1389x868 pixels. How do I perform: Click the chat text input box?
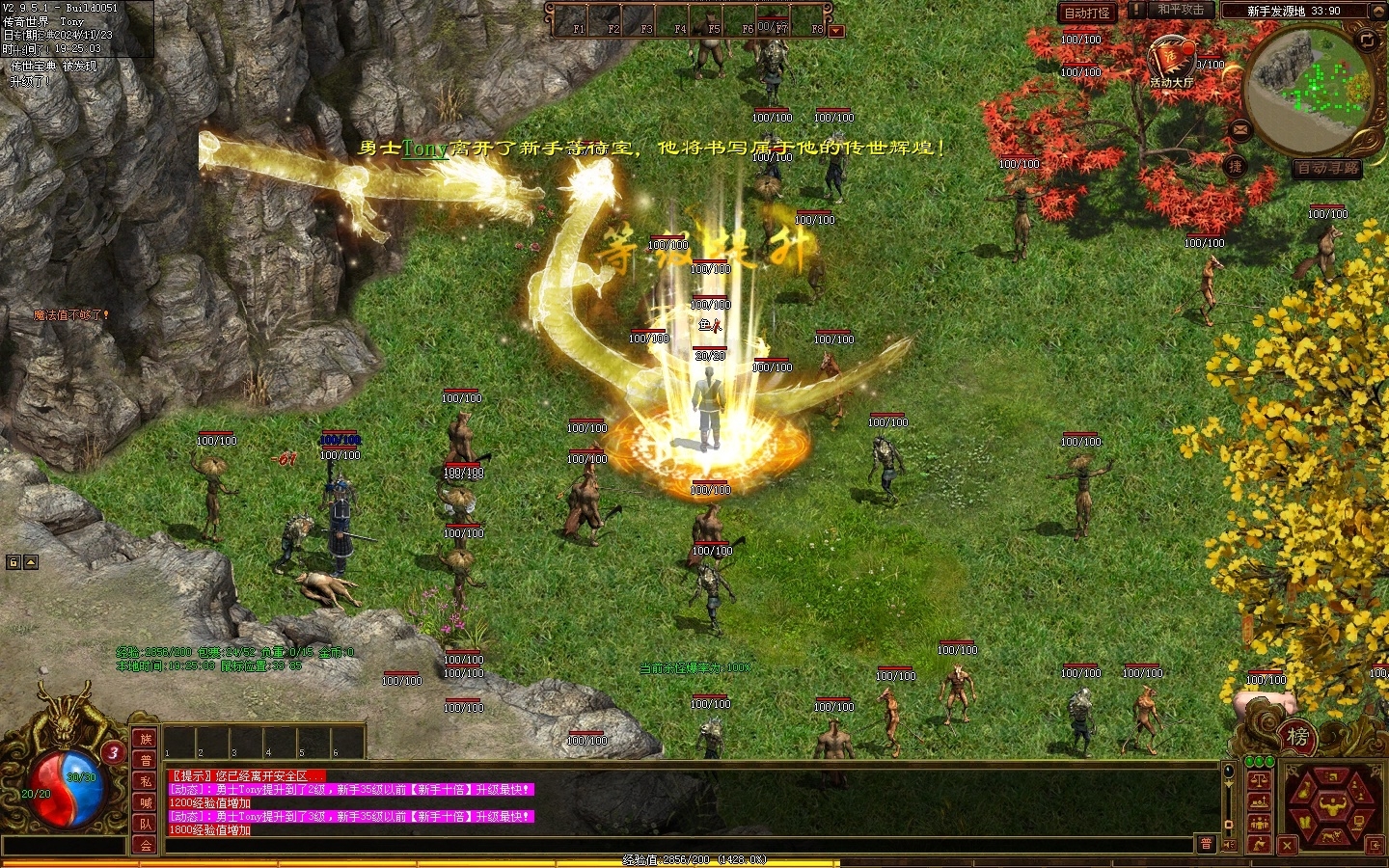[x=63, y=846]
